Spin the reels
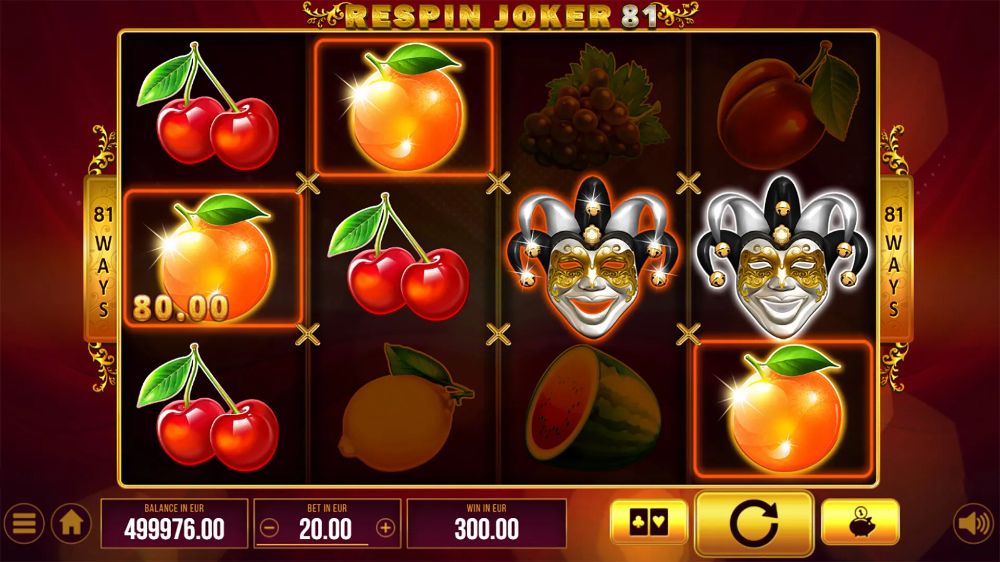 (x=754, y=523)
